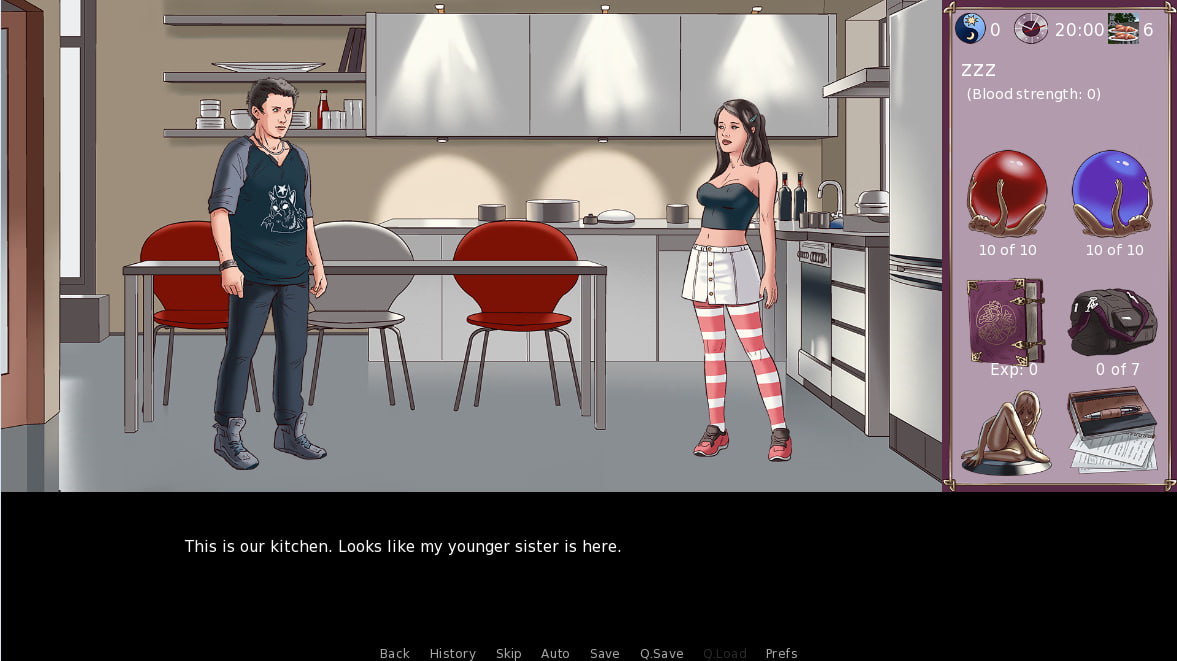The width and height of the screenshot is (1177, 661).
Task: Click the blue orb
Action: [x=1112, y=193]
